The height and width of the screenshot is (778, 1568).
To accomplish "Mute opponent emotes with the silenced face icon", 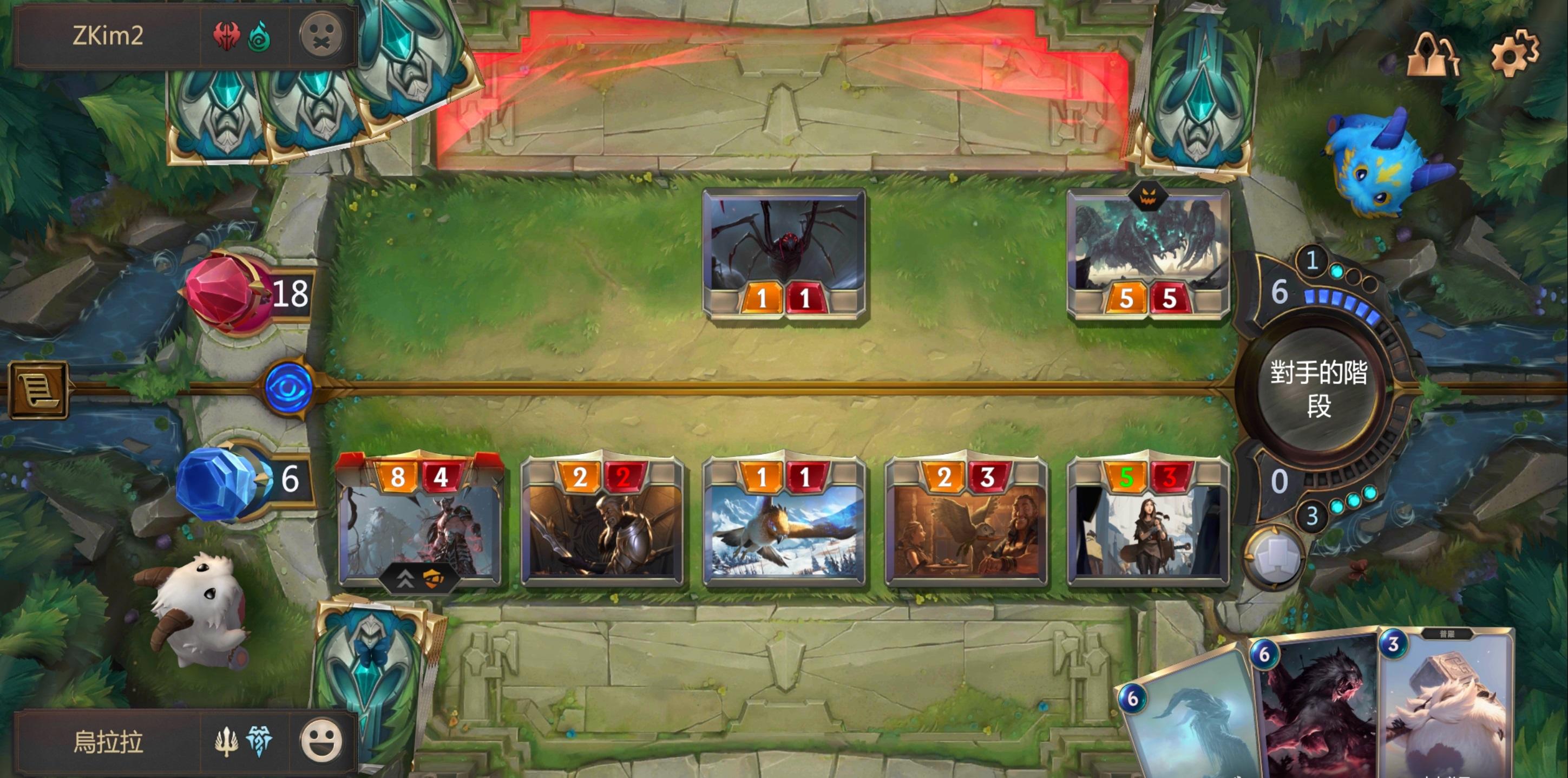I will [x=321, y=35].
